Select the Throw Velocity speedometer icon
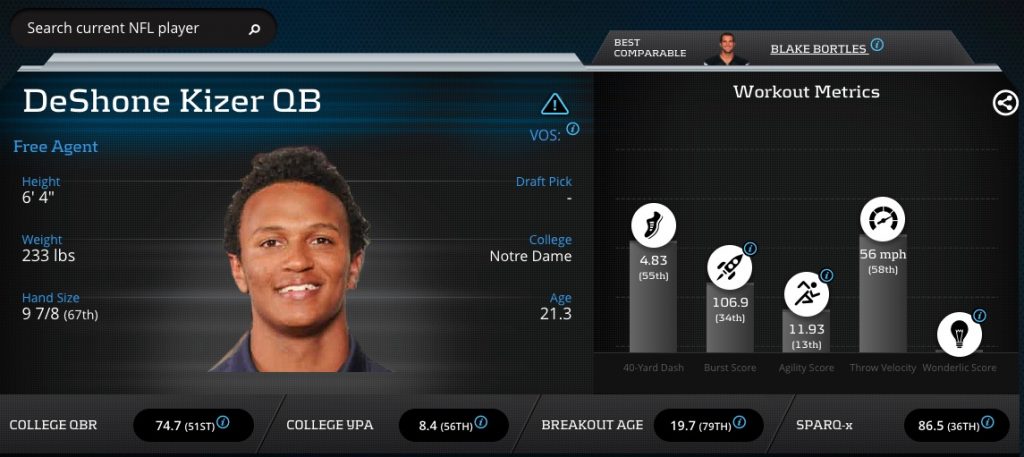 882,220
